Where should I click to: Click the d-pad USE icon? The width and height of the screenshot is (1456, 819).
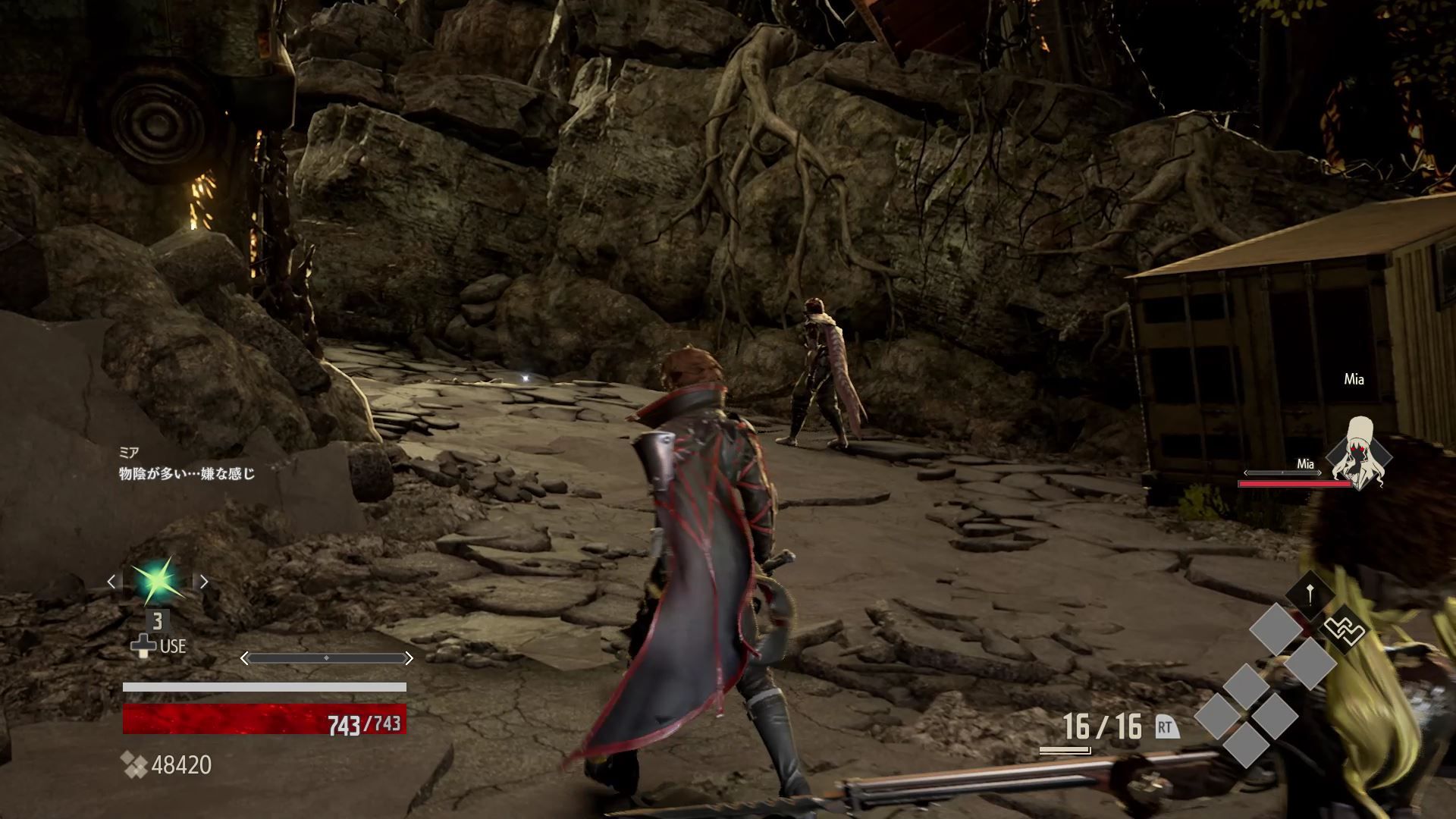coord(144,645)
